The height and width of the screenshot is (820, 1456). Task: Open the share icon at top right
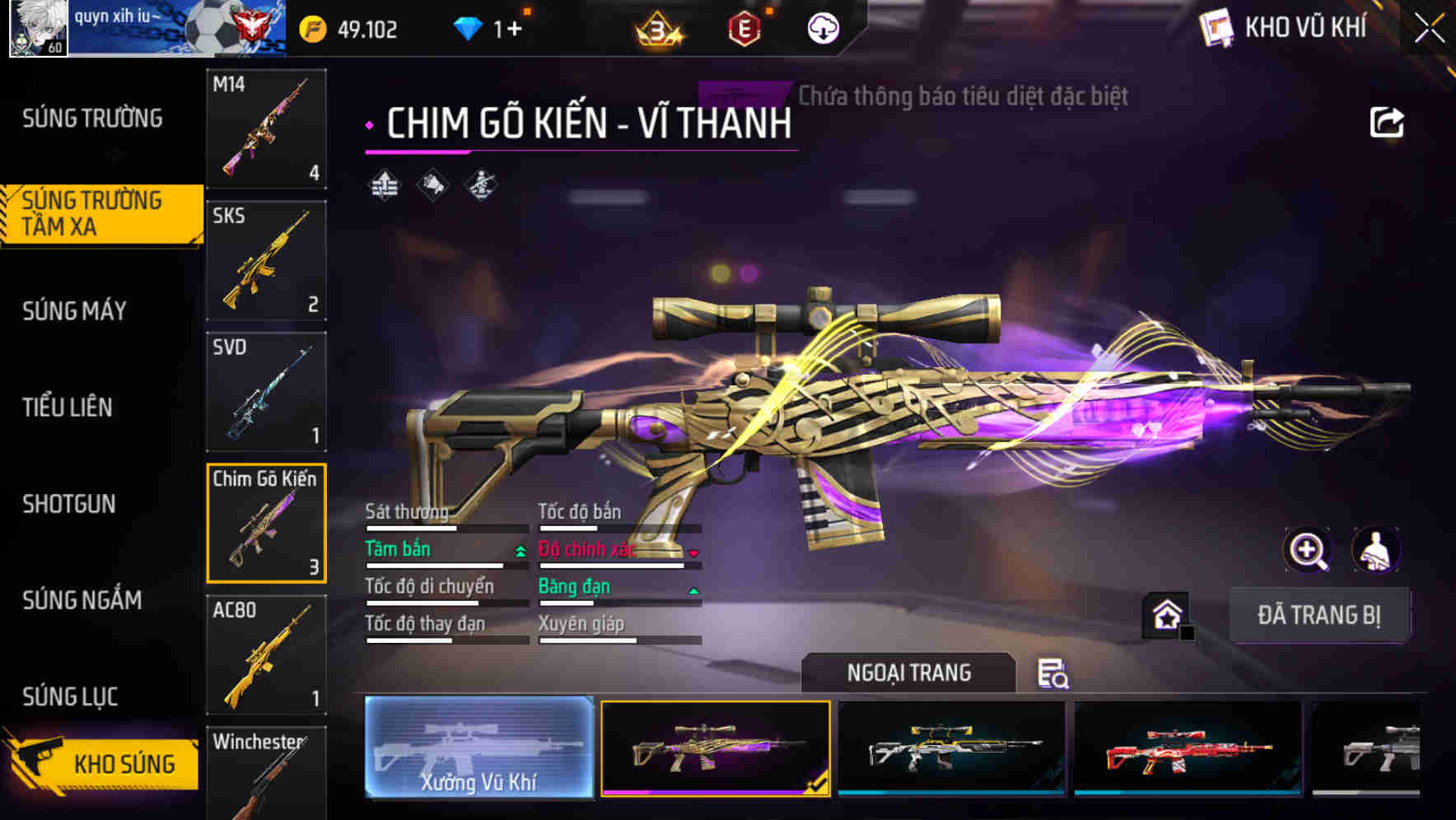(1388, 122)
